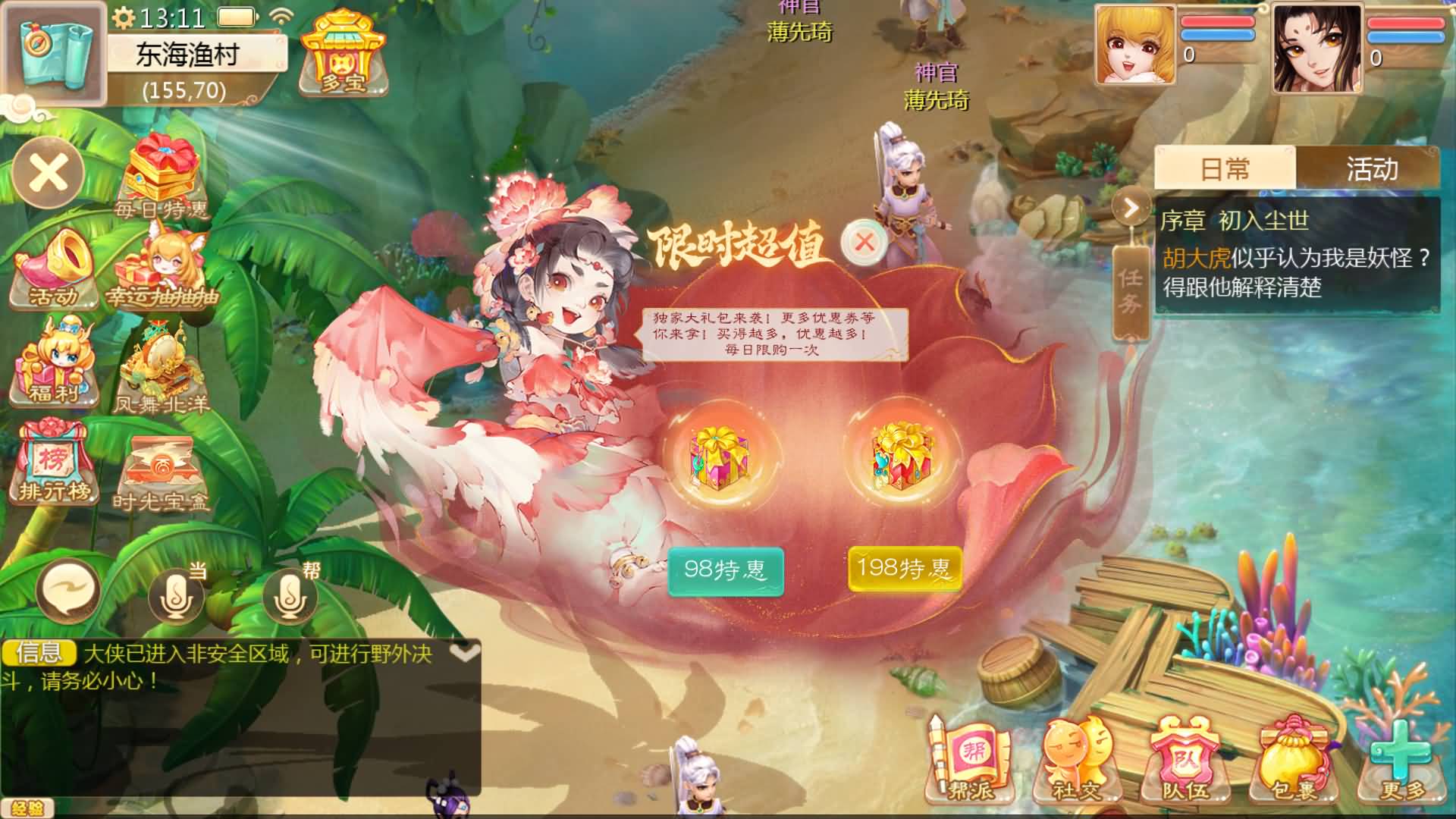Buy the 98特惠 gift pack
This screenshot has width=1456, height=819.
725,570
